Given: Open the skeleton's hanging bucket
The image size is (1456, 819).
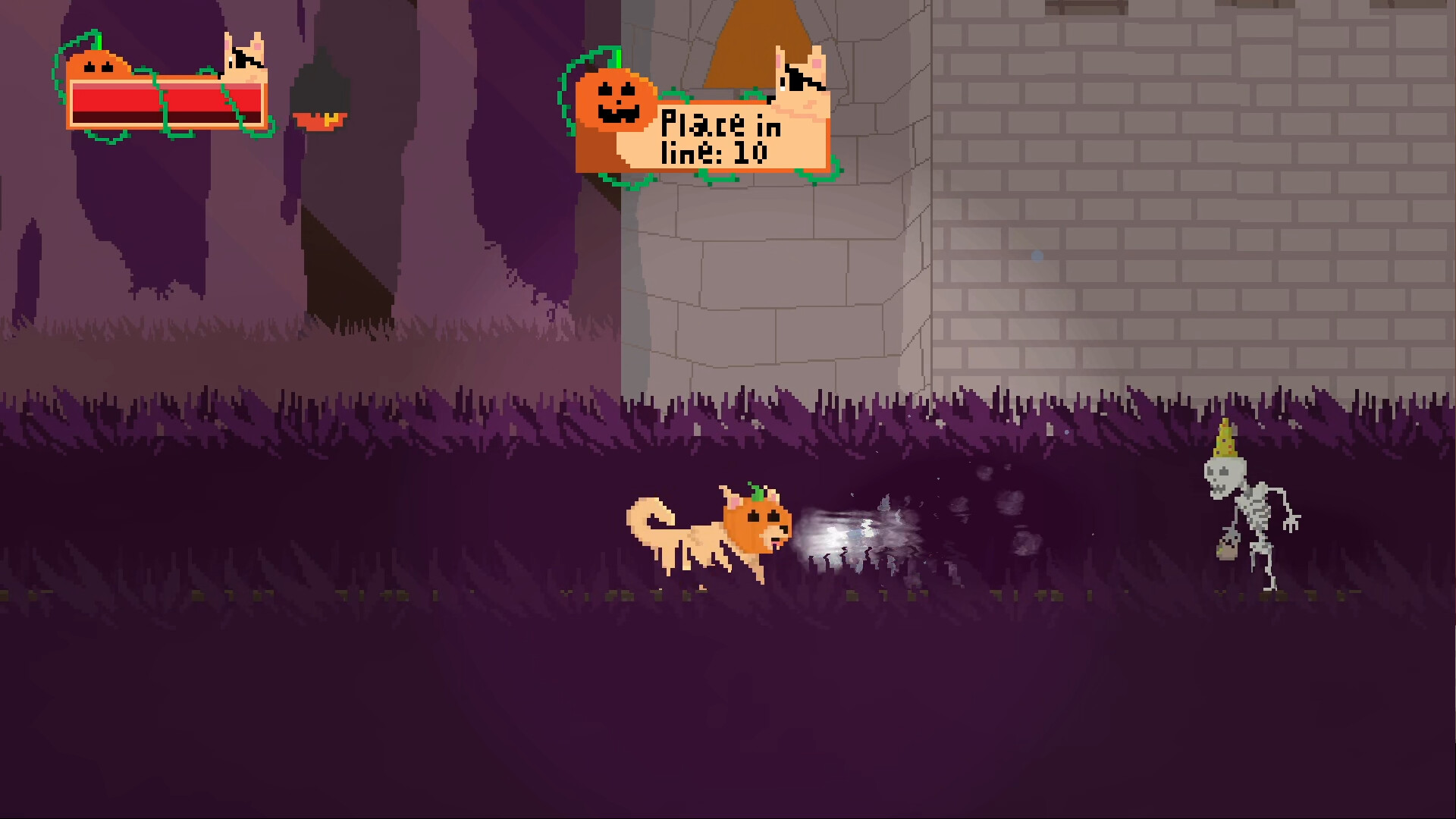Looking at the screenshot, I should tap(1228, 551).
